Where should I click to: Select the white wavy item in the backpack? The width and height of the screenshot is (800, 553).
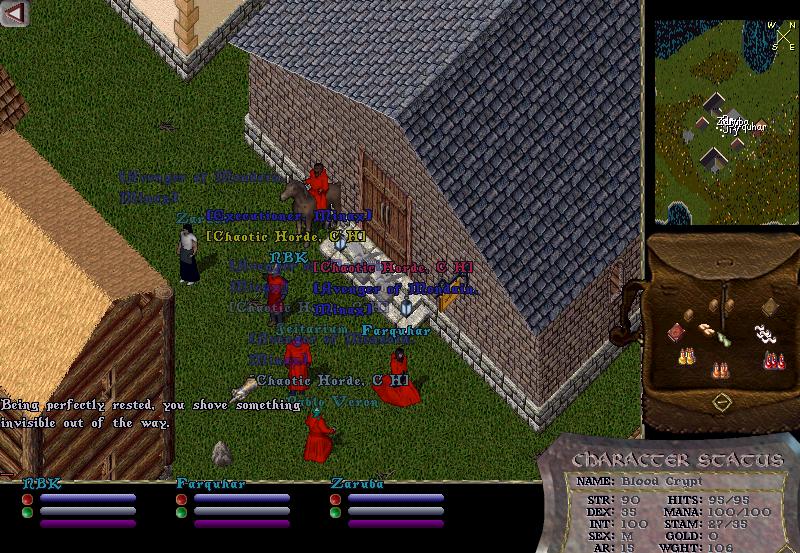click(765, 333)
